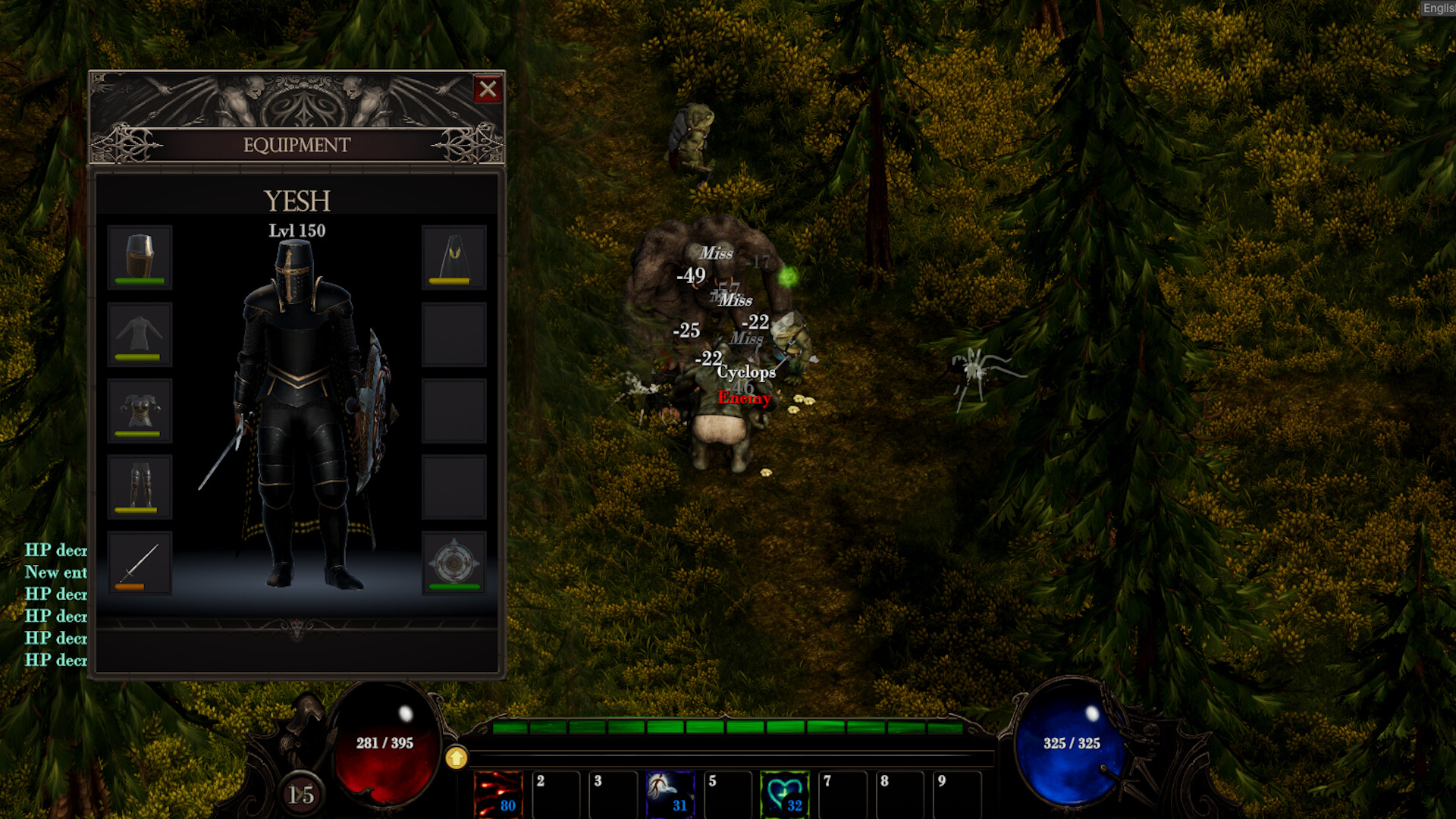Click the character name YESH
The image size is (1456, 819).
(x=297, y=200)
